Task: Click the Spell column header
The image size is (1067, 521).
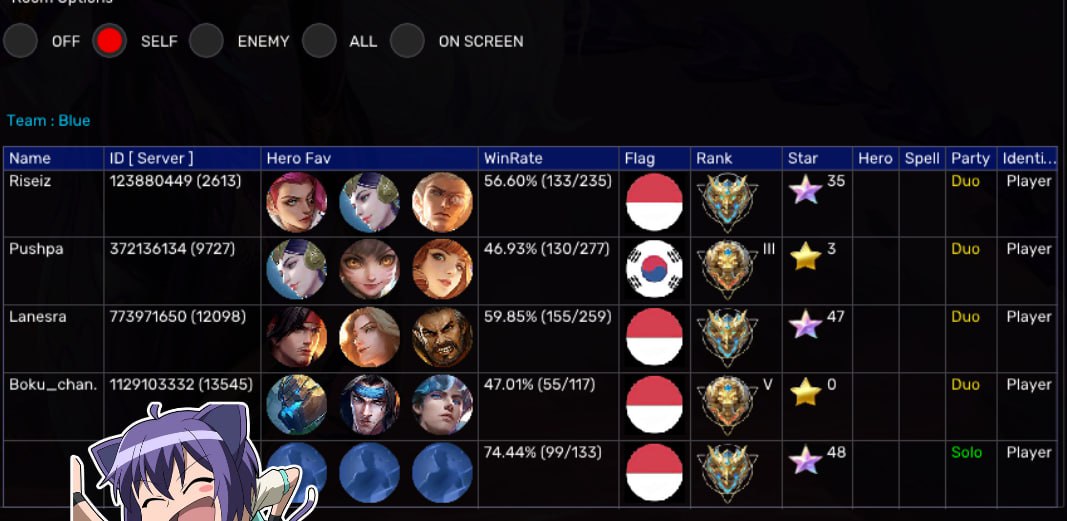Action: click(922, 158)
